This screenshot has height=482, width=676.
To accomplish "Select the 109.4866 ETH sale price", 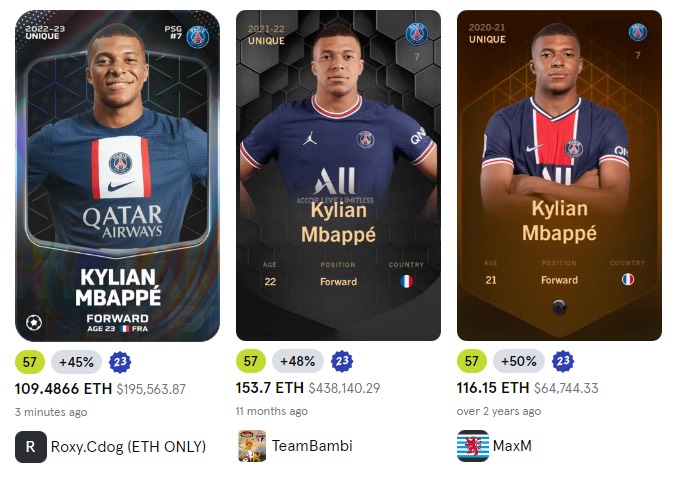I will point(63,388).
